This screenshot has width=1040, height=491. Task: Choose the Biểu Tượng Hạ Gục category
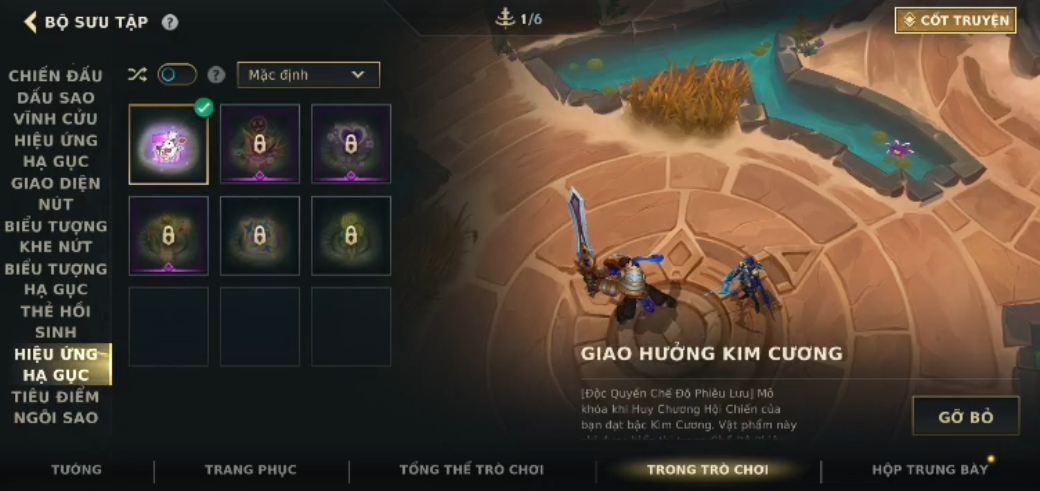point(56,279)
